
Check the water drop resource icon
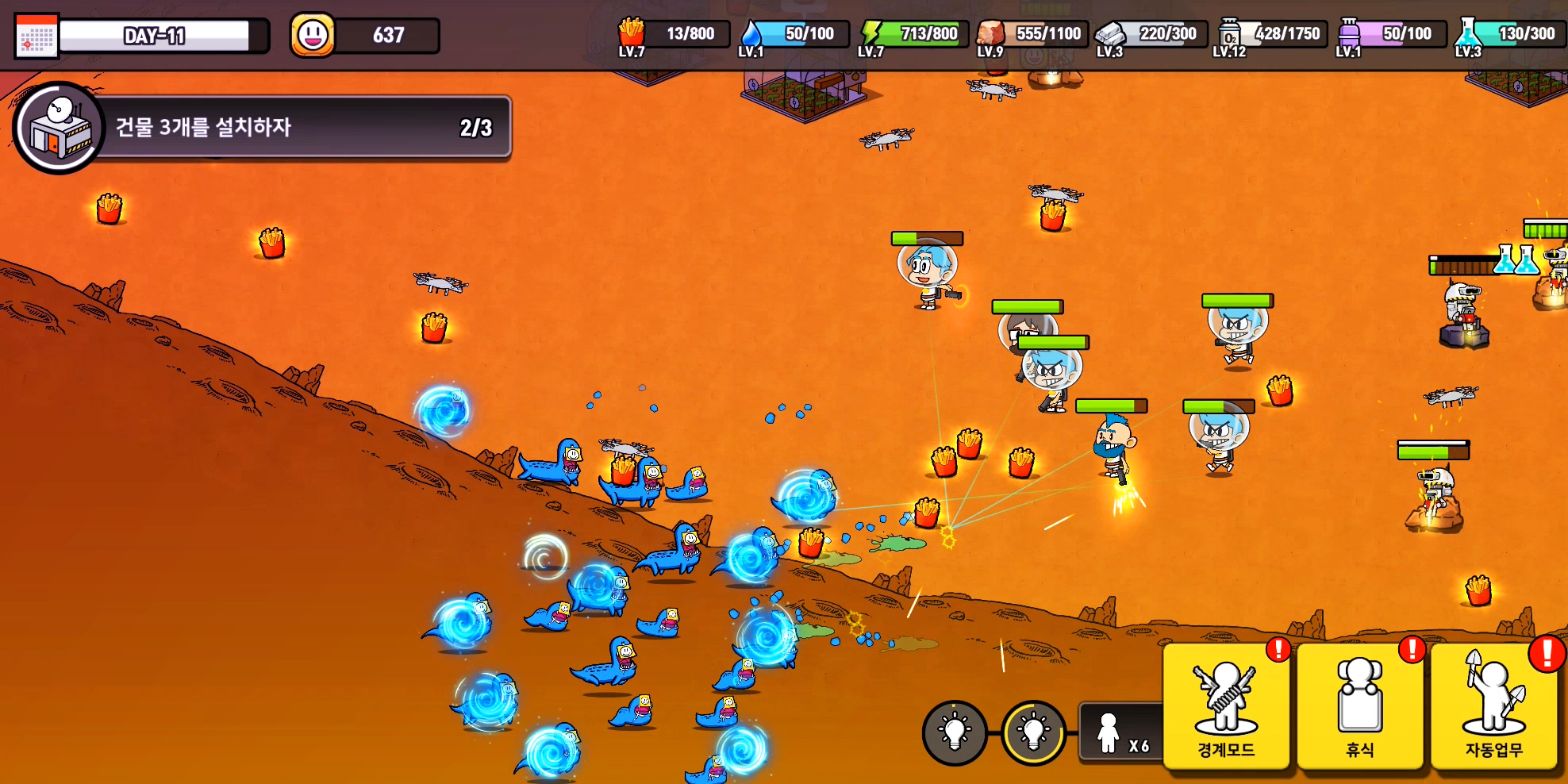(751, 35)
